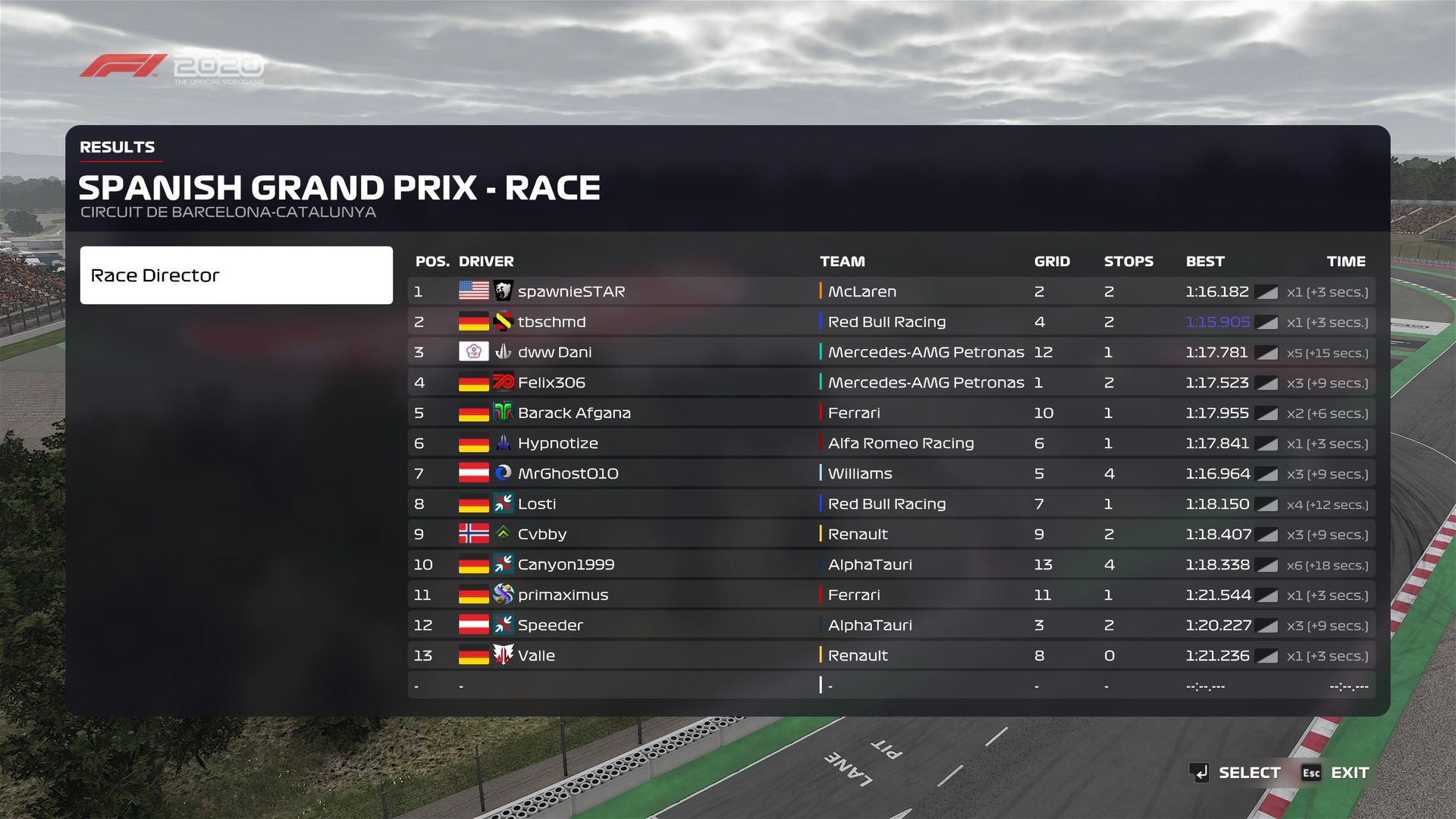
Task: Click the EXIT button
Action: point(1336,773)
